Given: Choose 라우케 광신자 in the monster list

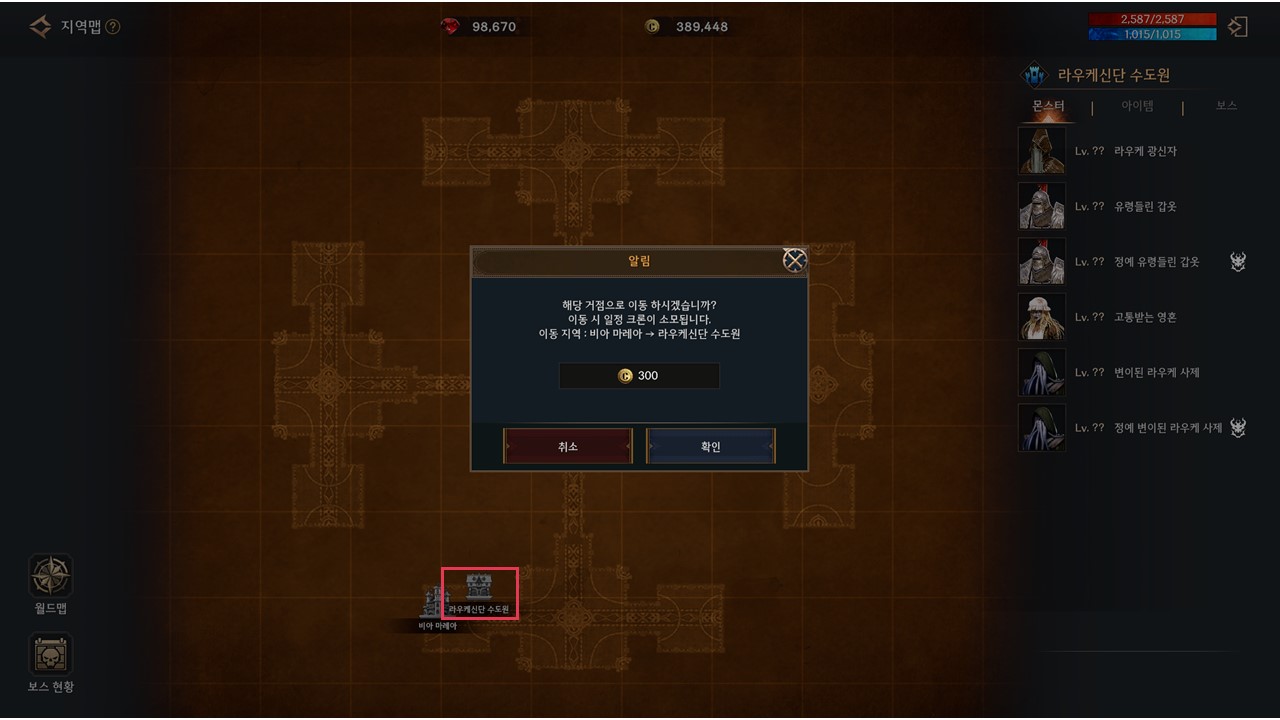Looking at the screenshot, I should (x=1120, y=151).
